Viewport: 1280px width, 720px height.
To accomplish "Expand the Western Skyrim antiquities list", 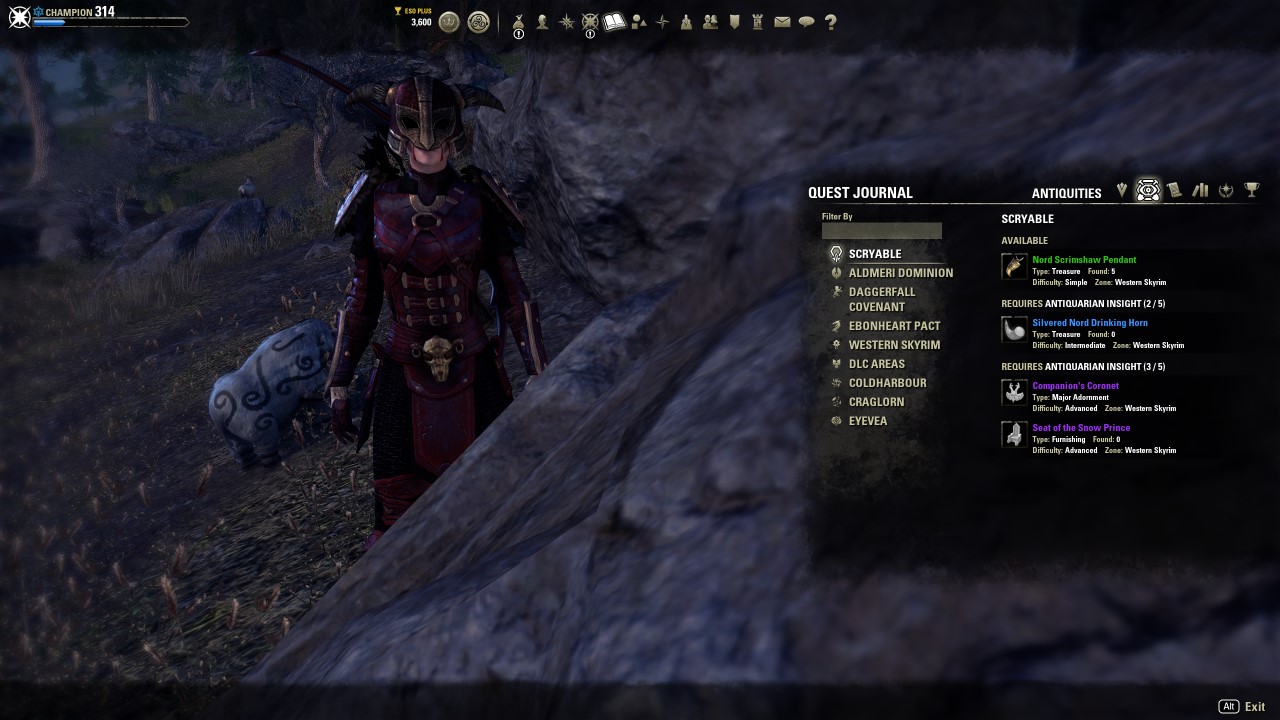I will click(x=893, y=344).
